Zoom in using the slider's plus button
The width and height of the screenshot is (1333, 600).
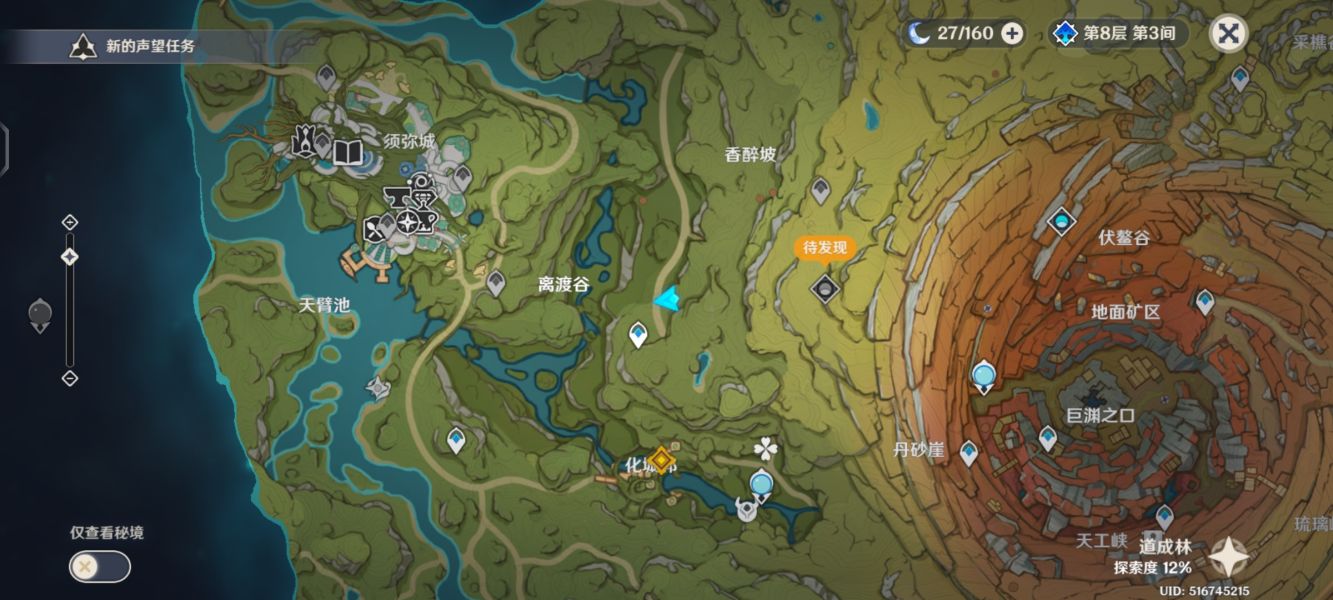coord(70,222)
